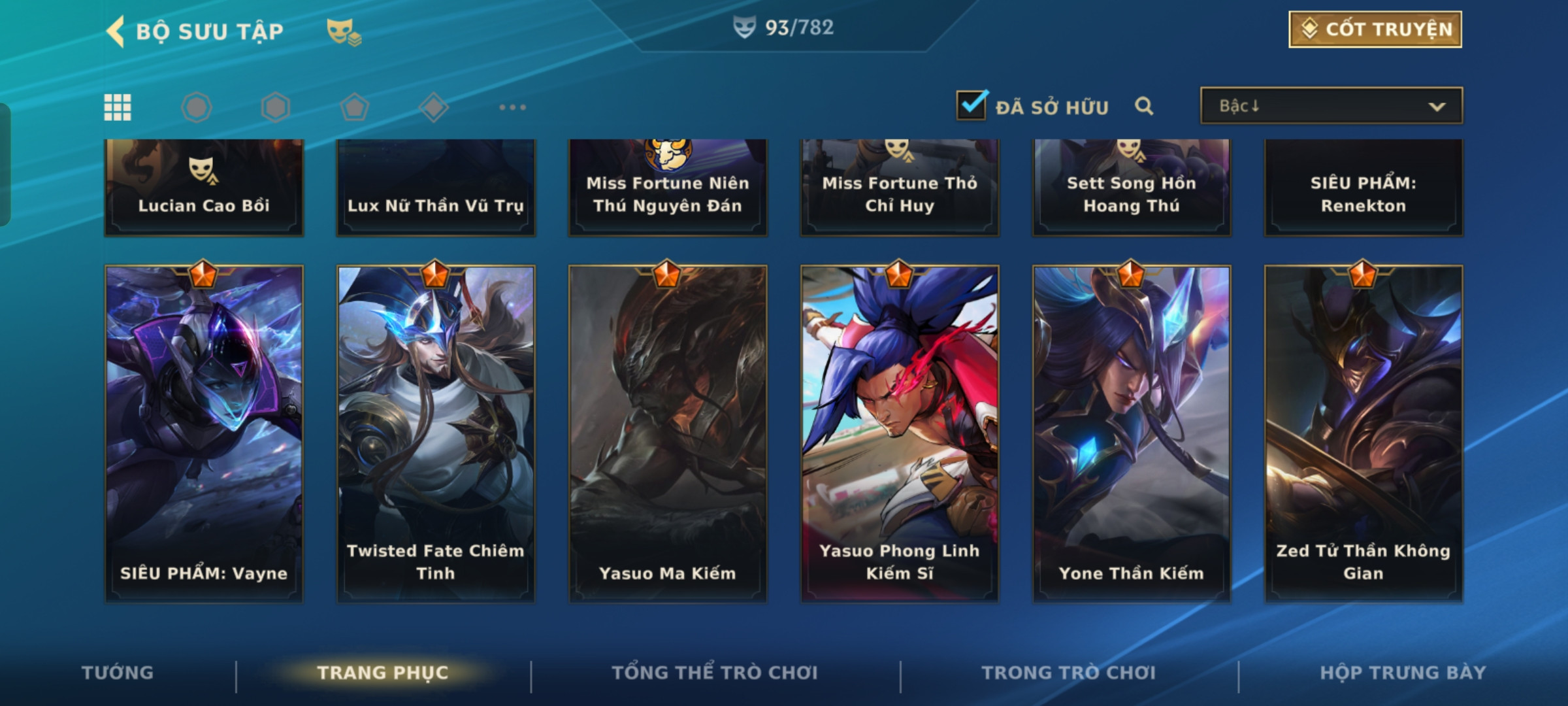Click the golden mask icon beside title
1568x706 pixels.
[344, 31]
